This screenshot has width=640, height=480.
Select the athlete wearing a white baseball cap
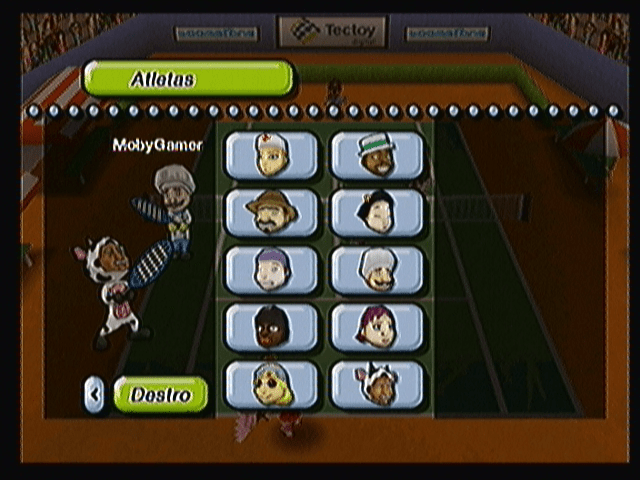coord(271,155)
